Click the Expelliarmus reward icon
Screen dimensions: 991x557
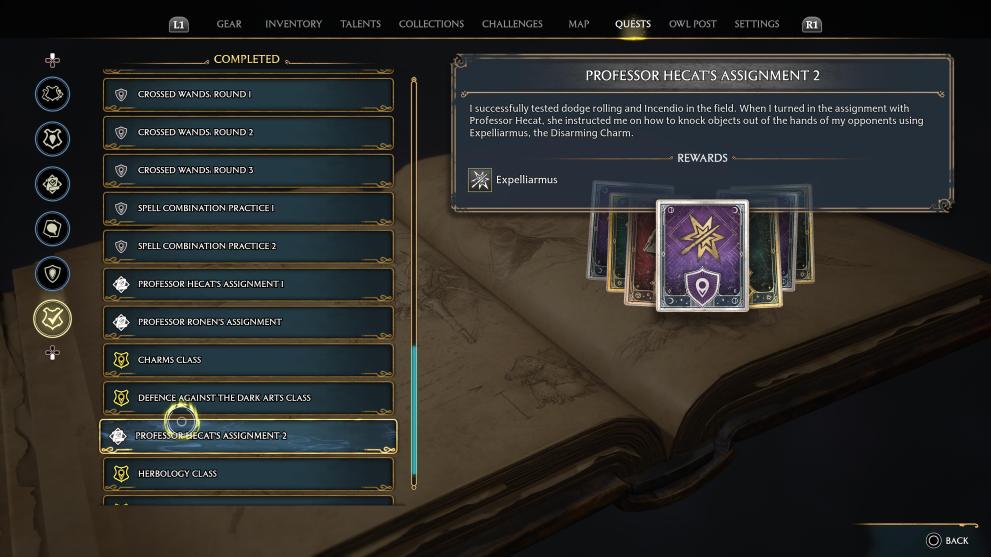[480, 180]
